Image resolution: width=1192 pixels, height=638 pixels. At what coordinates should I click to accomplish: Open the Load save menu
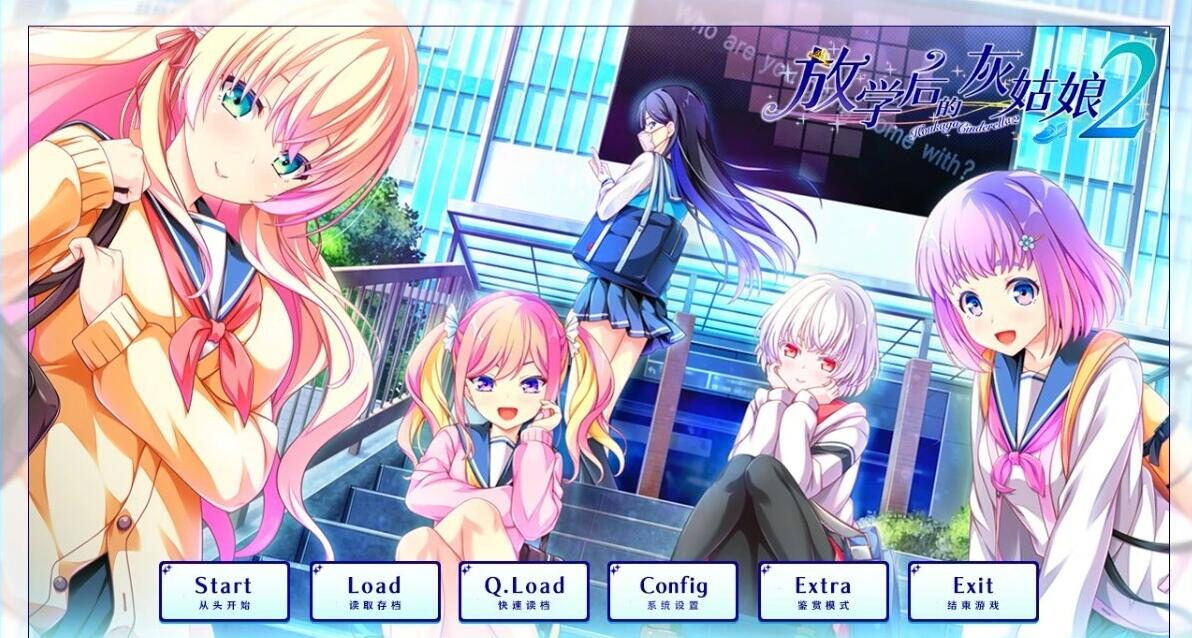374,592
